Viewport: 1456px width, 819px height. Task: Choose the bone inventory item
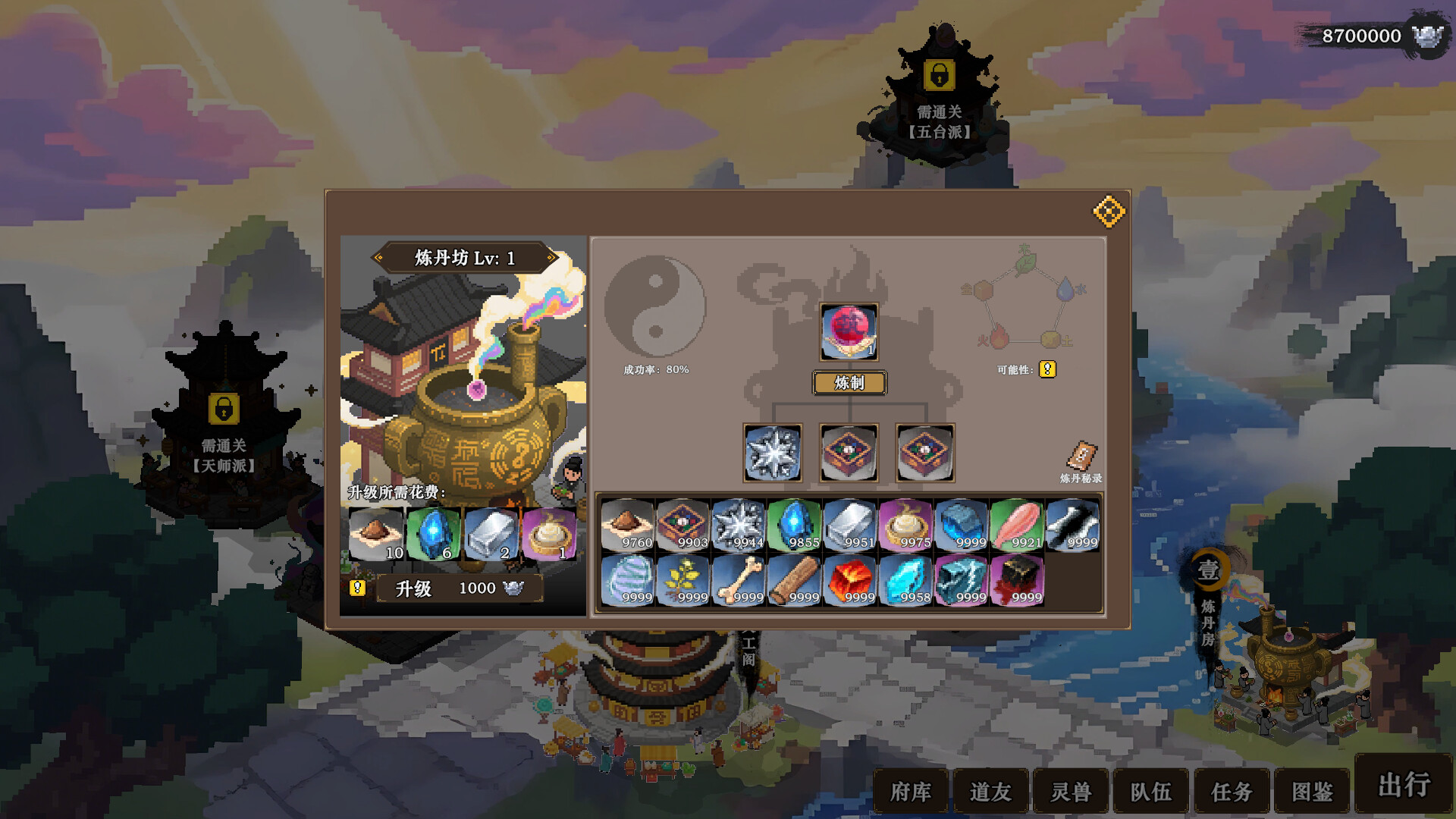738,580
